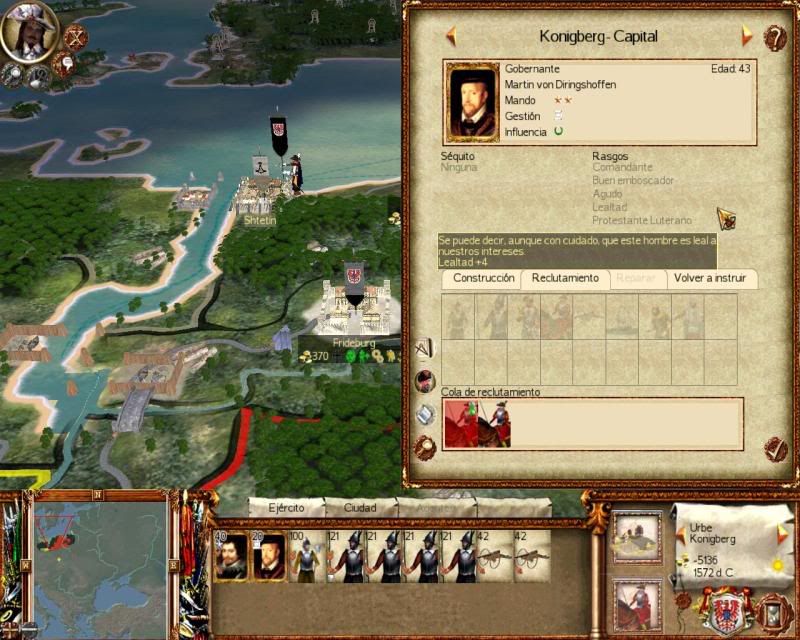Switch to the Construcción tab
The height and width of the screenshot is (640, 800).
(483, 278)
